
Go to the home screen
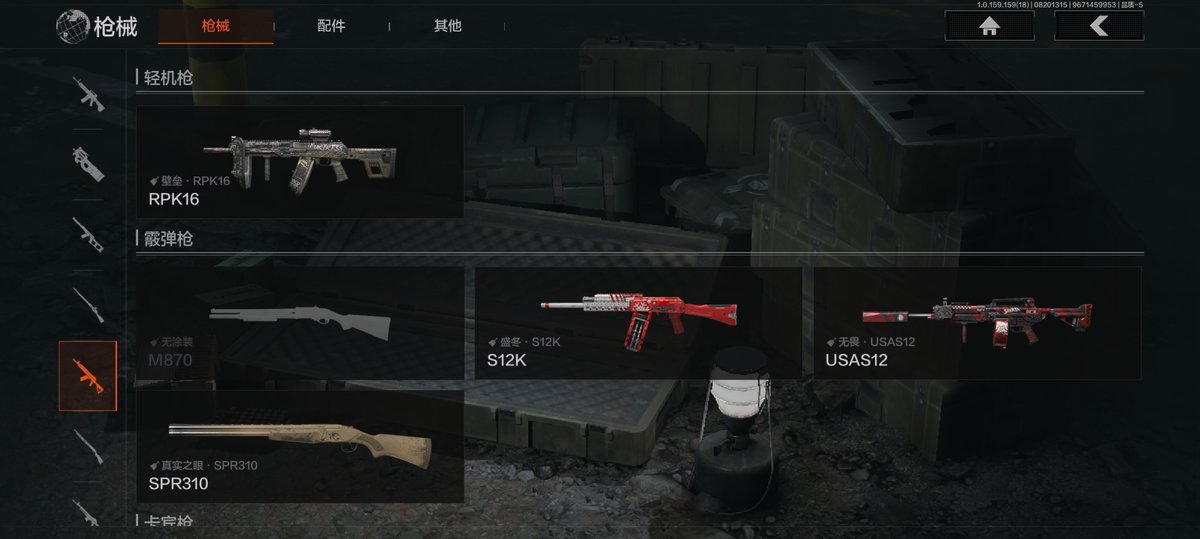990,26
